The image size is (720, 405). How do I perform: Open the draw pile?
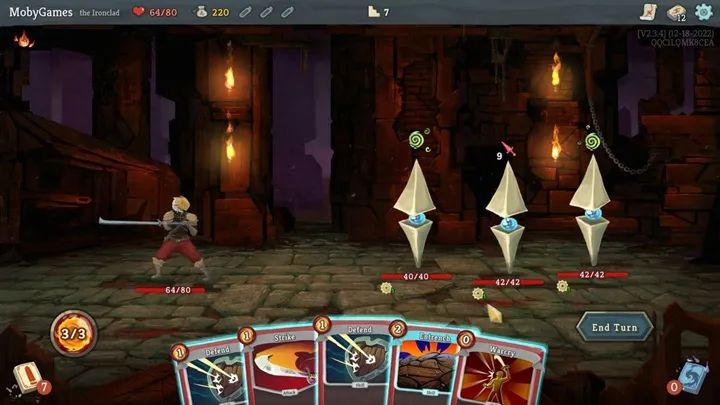pyautogui.click(x=28, y=378)
